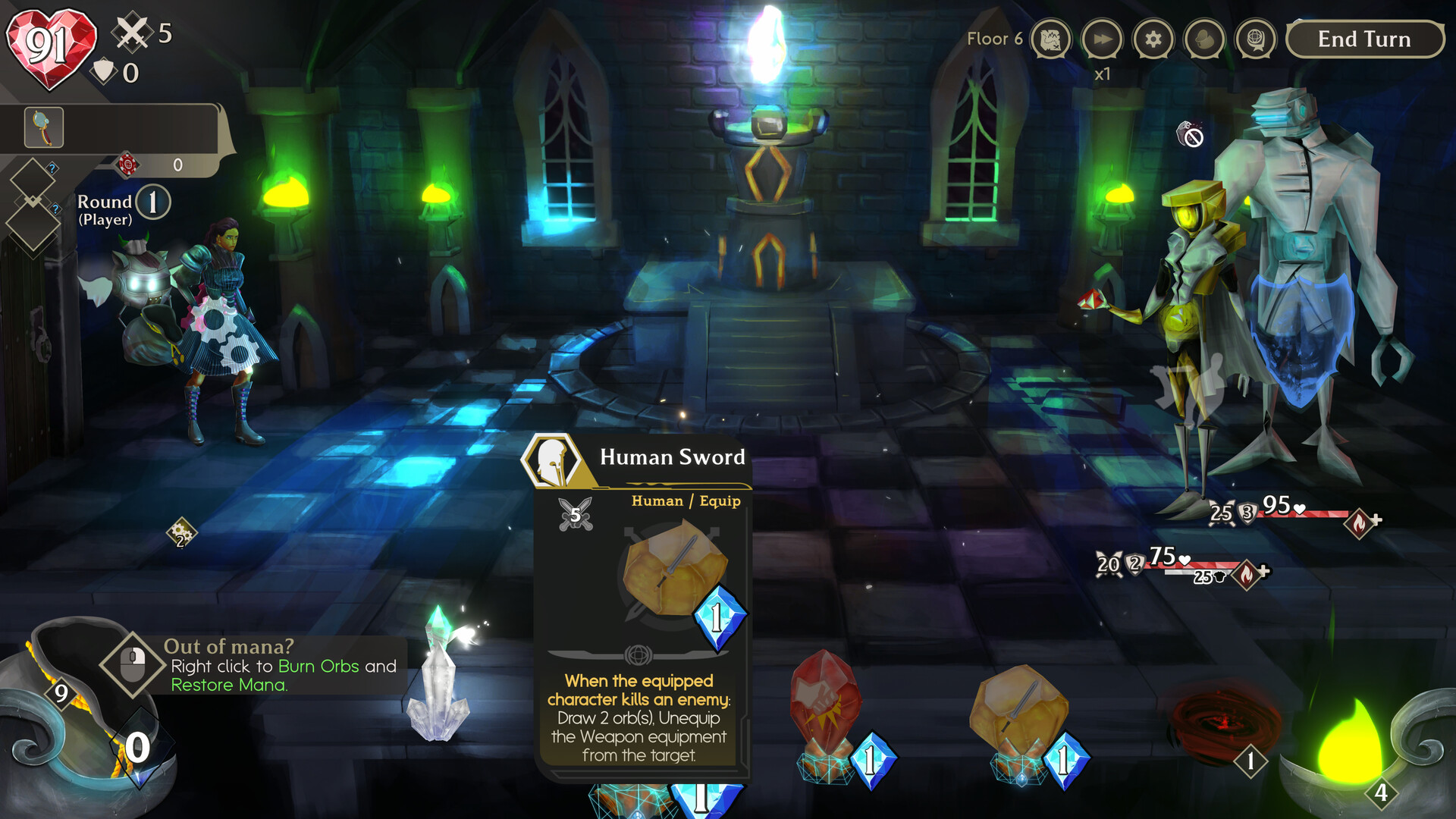Click the fast-forward speed icon showing x1
The image size is (1456, 819).
click(1102, 39)
